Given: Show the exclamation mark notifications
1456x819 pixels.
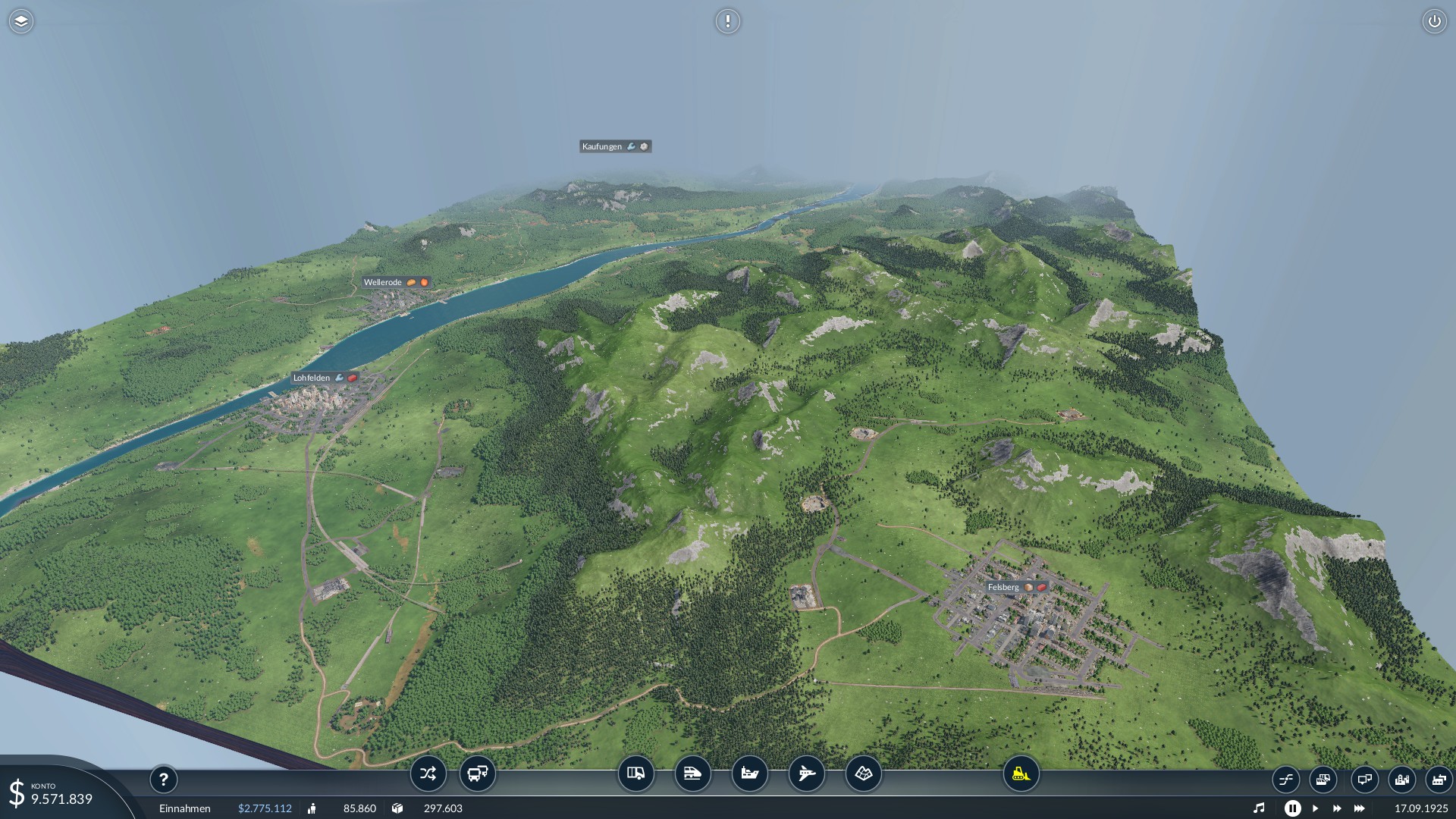Looking at the screenshot, I should 727,21.
